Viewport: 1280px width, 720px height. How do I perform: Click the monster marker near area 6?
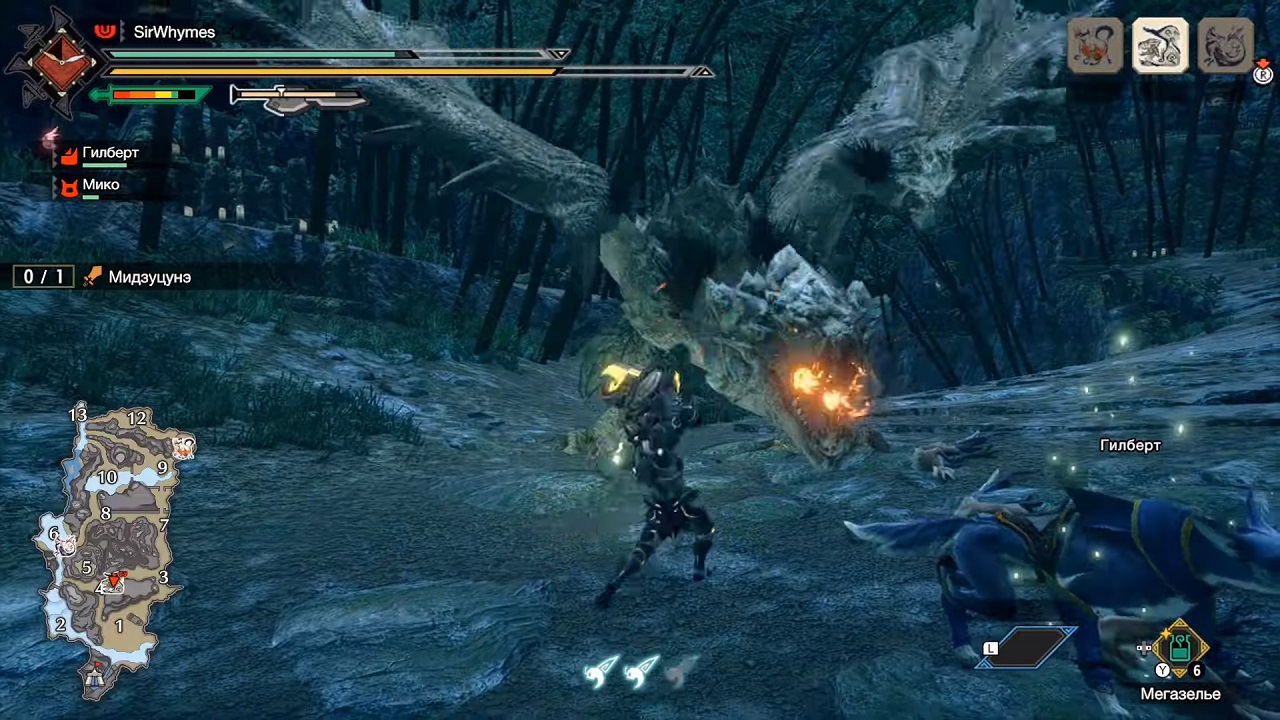click(67, 546)
